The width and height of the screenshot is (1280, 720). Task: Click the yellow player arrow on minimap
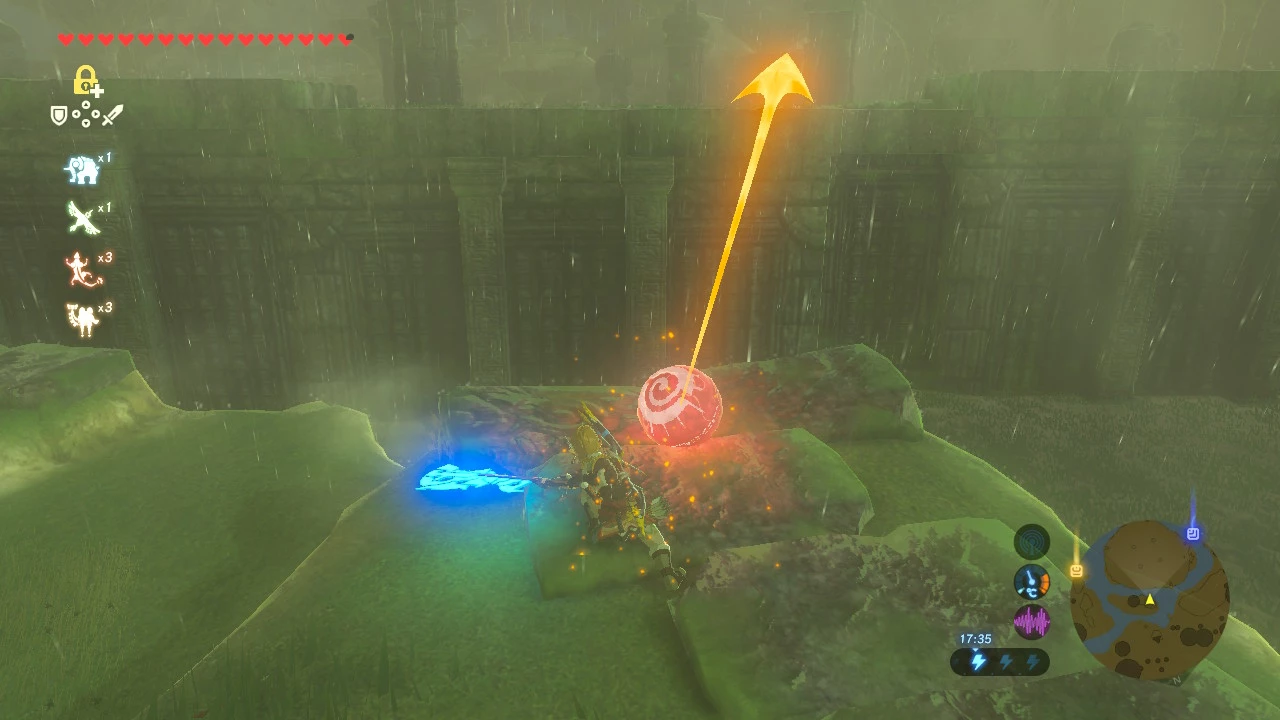(1150, 599)
